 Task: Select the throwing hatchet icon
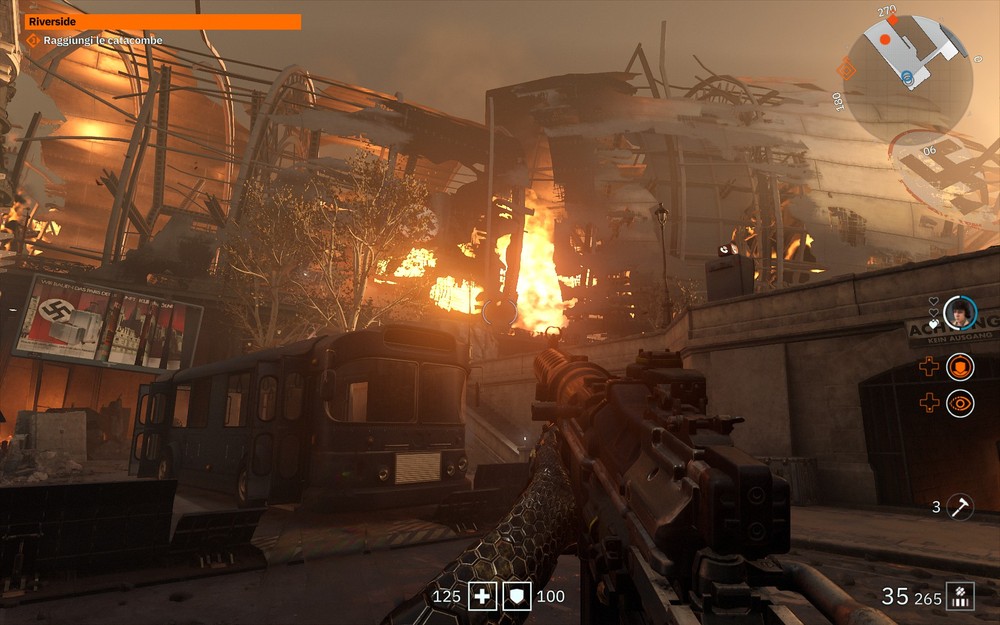pos(960,506)
